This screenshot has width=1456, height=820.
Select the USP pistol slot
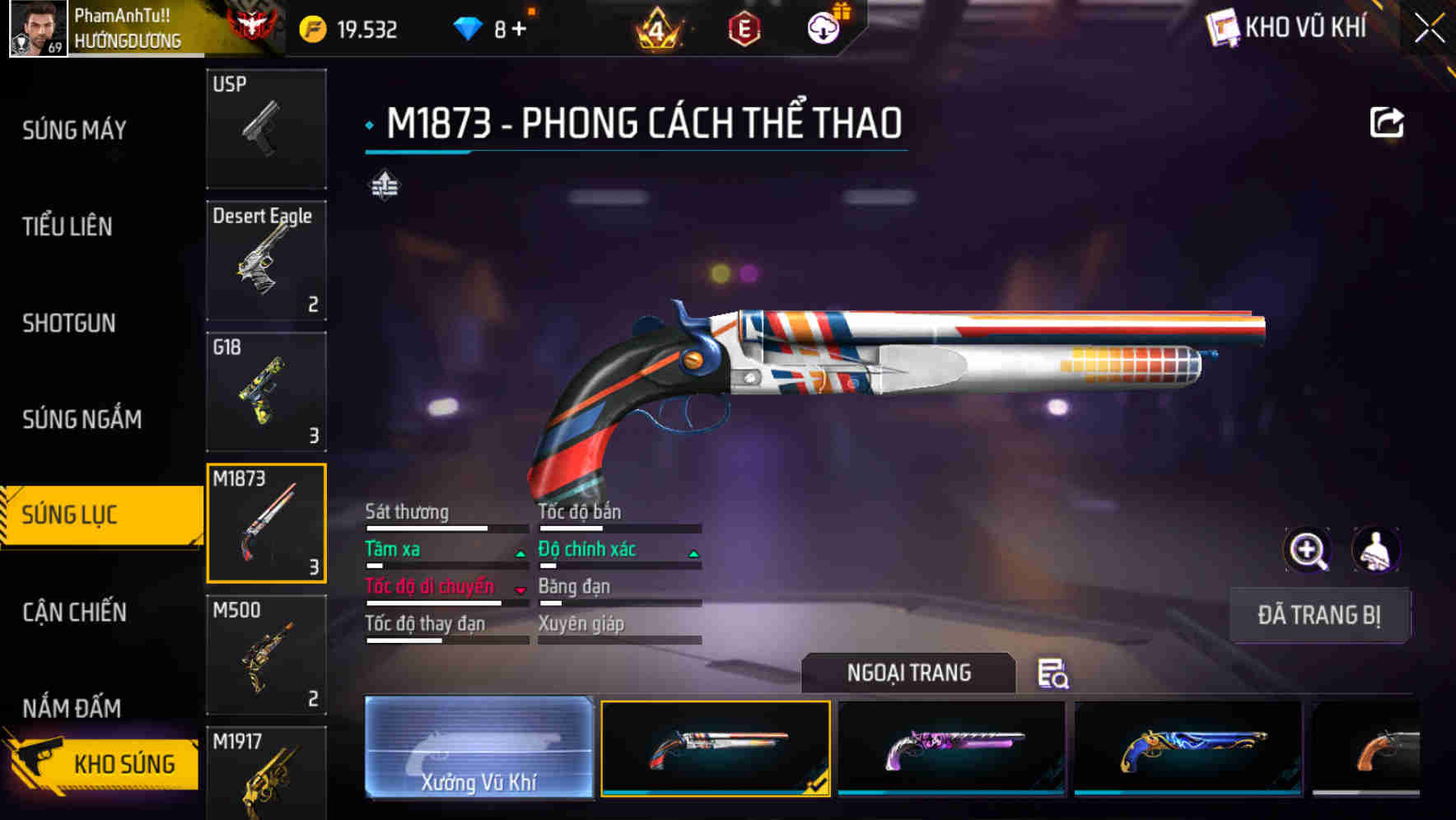[x=266, y=128]
